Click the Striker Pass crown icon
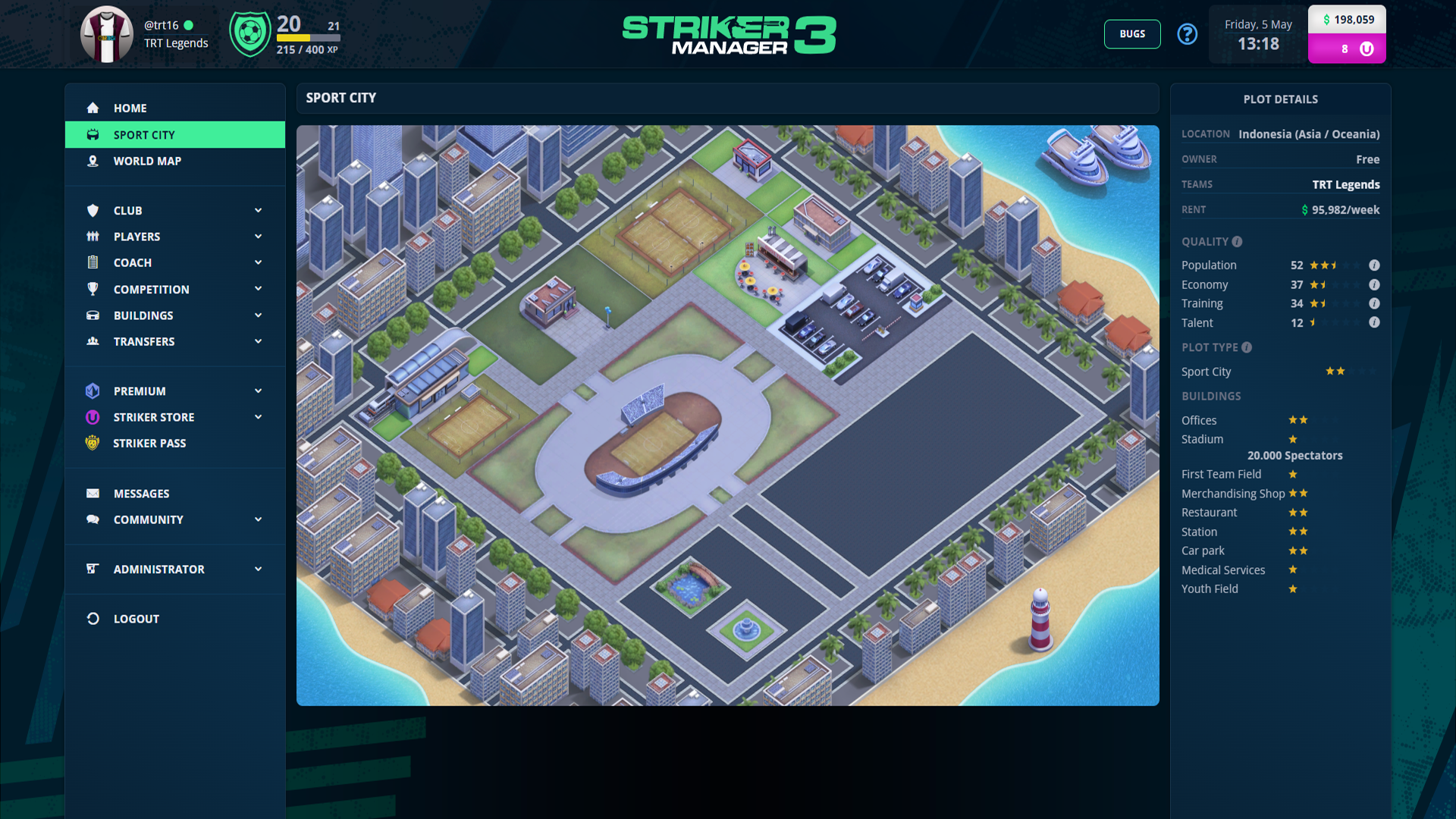 pyautogui.click(x=93, y=443)
